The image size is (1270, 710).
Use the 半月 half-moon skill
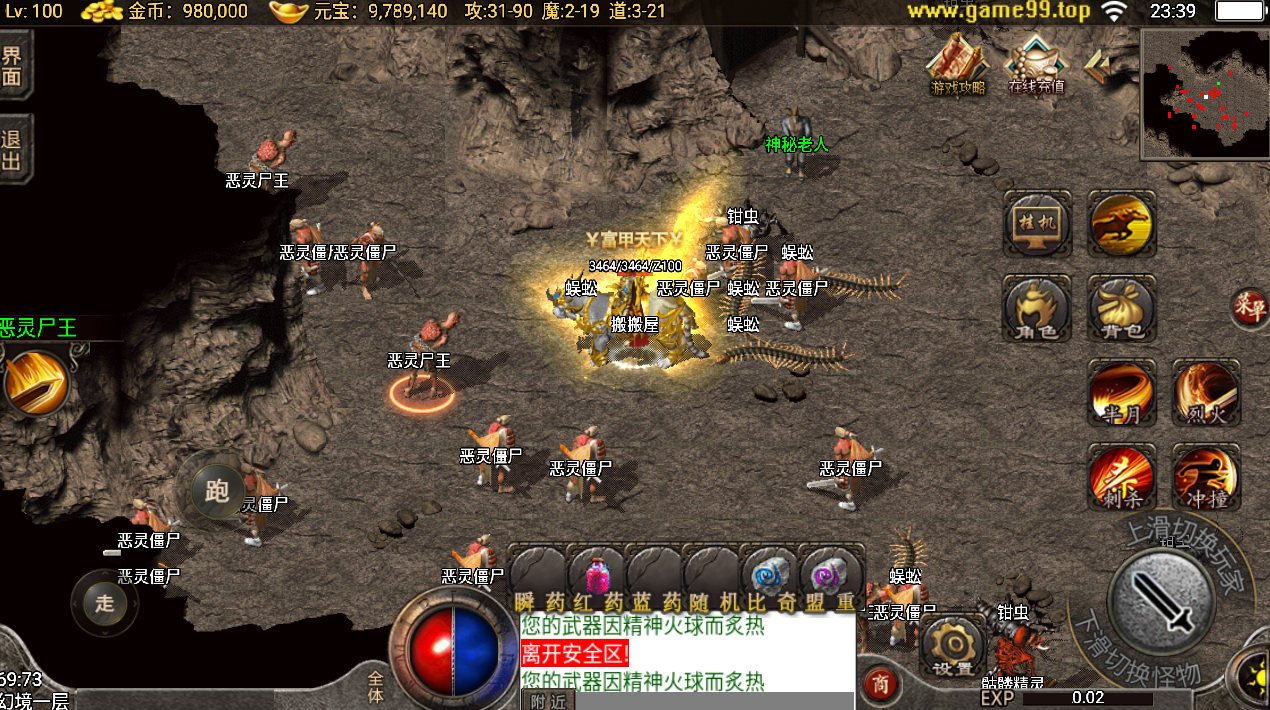(x=1121, y=393)
